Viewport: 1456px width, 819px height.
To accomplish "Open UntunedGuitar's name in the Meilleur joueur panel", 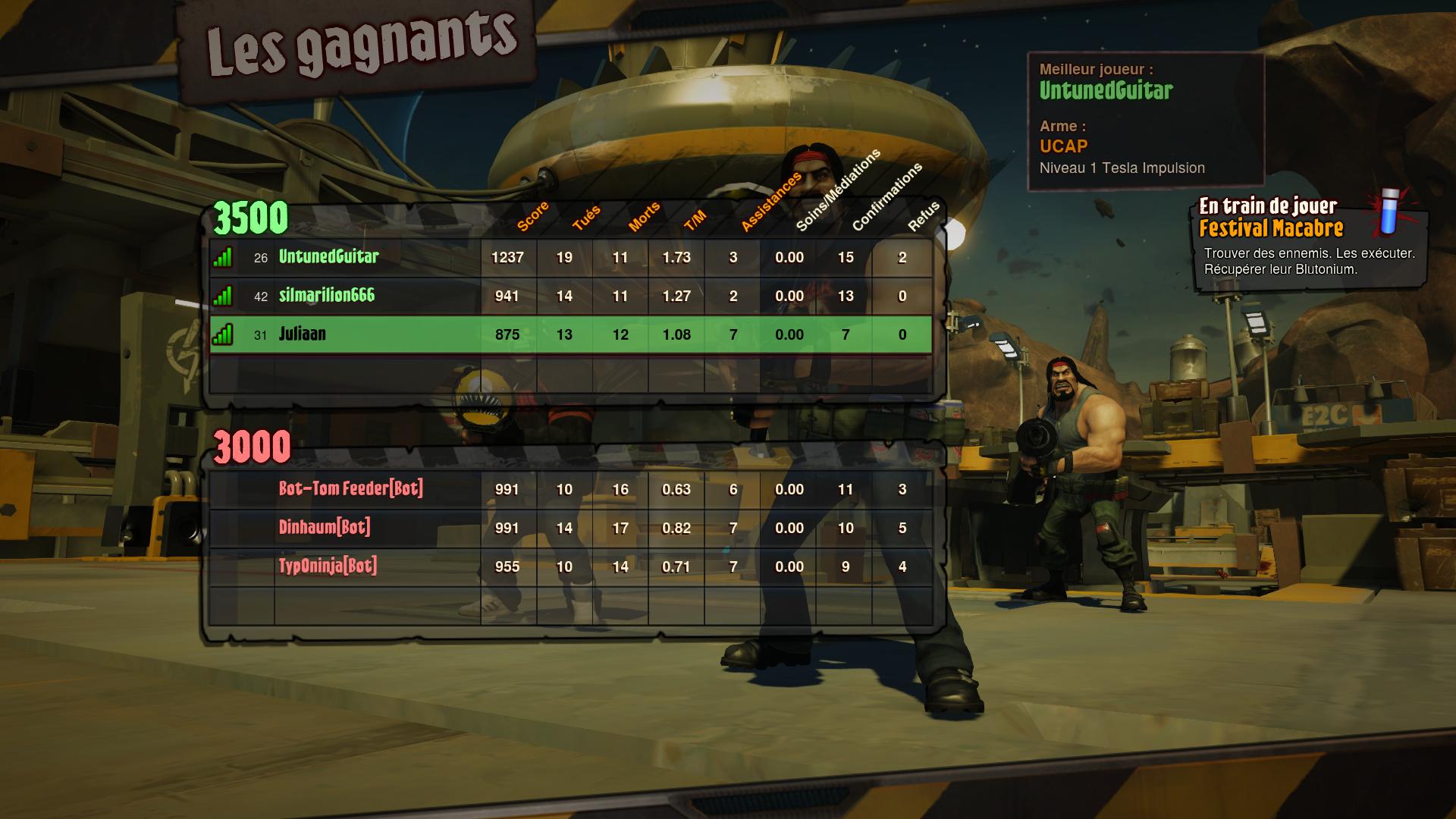I will pyautogui.click(x=1106, y=92).
